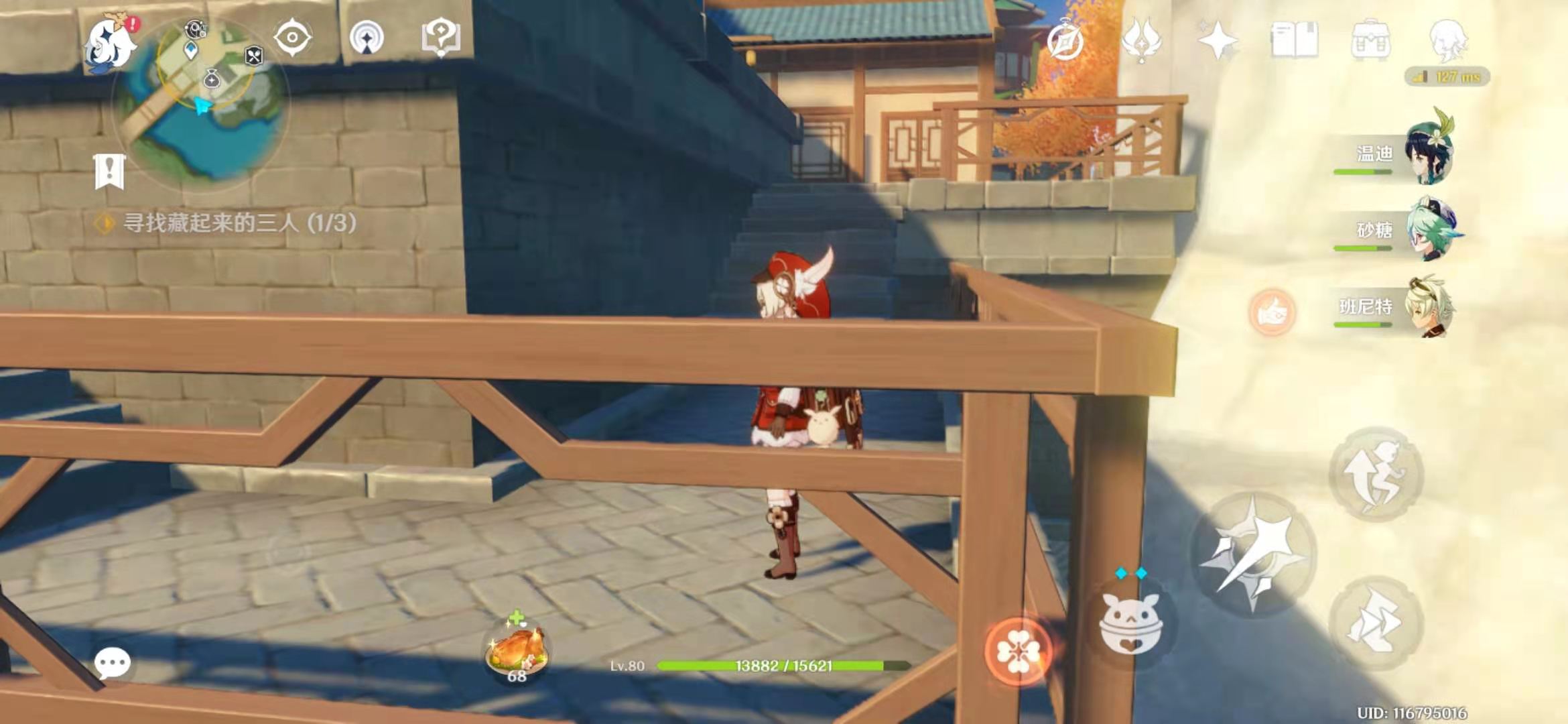Open the quest log bookmark icon
Image resolution: width=1568 pixels, height=724 pixels.
pyautogui.click(x=109, y=172)
